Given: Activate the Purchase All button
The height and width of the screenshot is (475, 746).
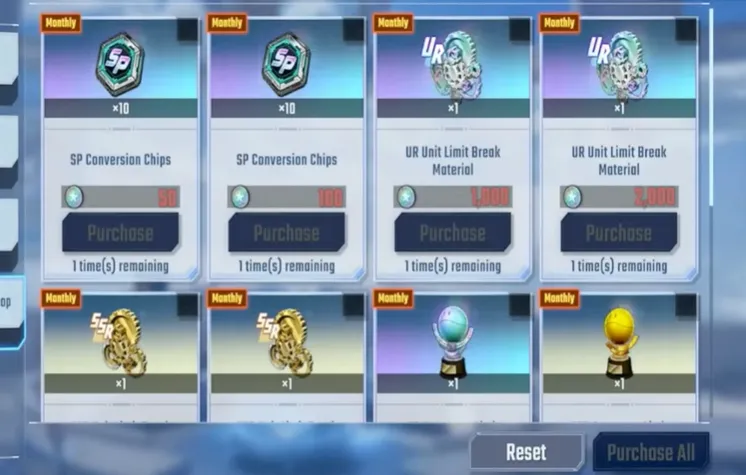Looking at the screenshot, I should (x=651, y=452).
